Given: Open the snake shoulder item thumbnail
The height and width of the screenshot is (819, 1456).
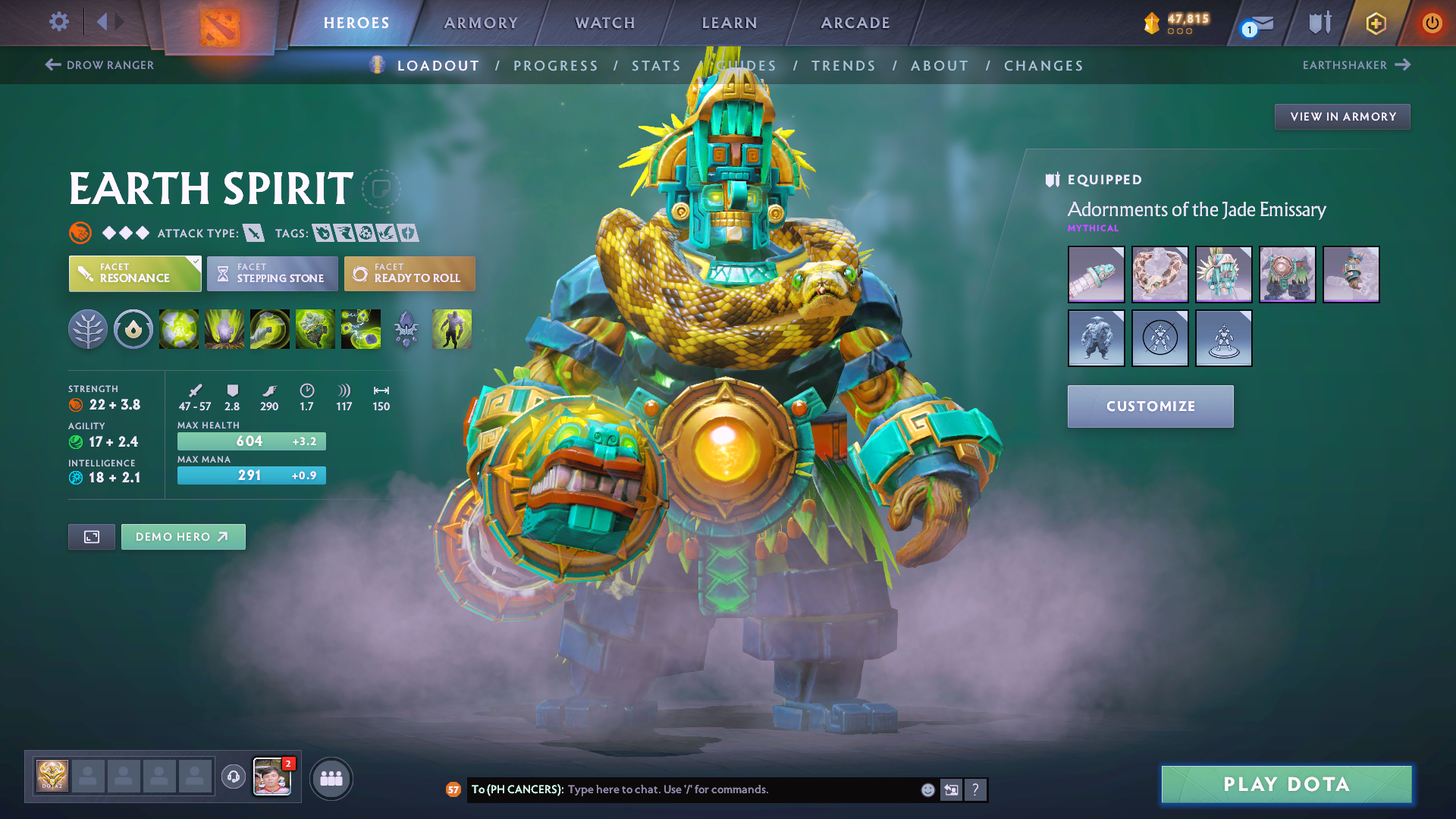Looking at the screenshot, I should pos(1160,275).
